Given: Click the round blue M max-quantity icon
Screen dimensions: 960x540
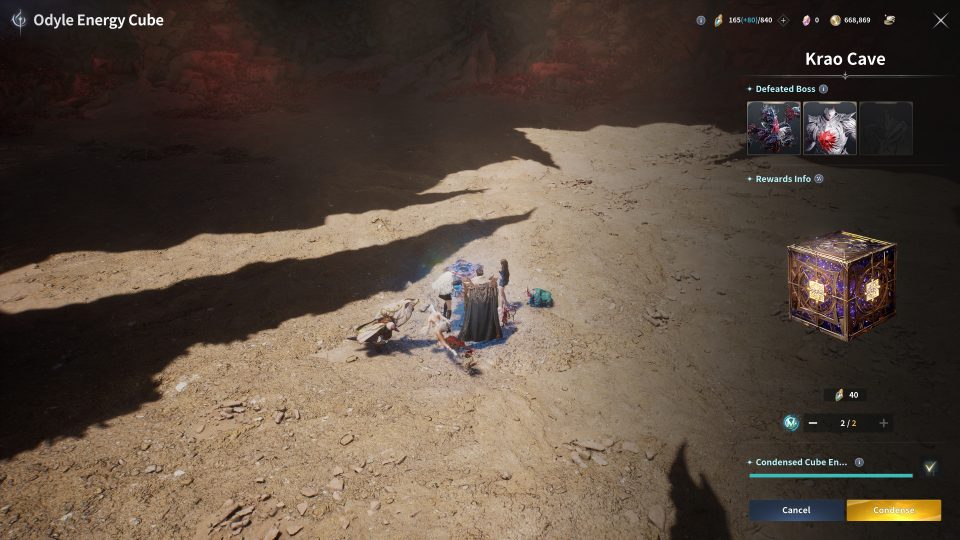Looking at the screenshot, I should [x=791, y=423].
